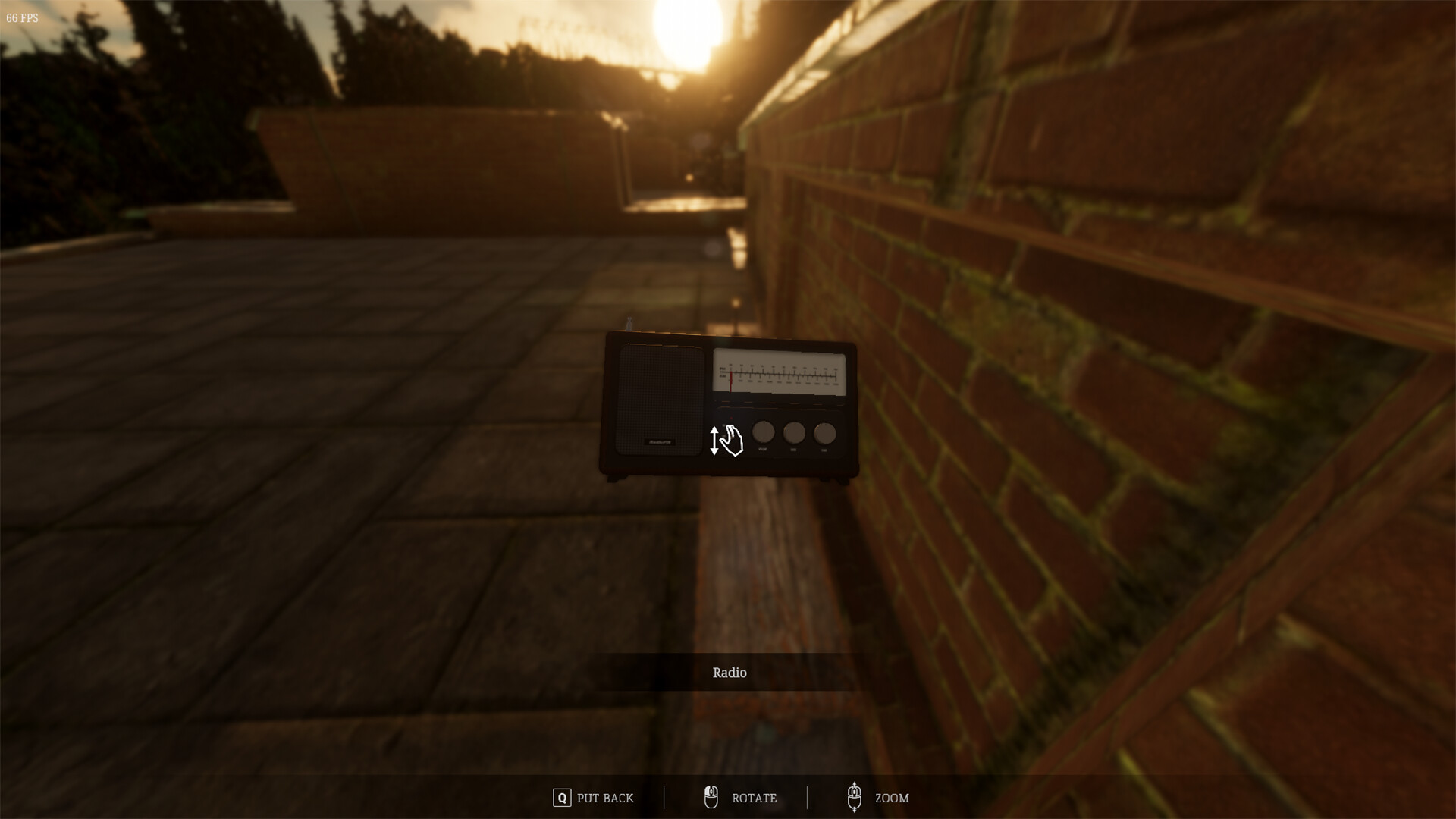Click the scroll-wheel mouse icon beside Zoom
Image resolution: width=1456 pixels, height=819 pixels.
855,796
